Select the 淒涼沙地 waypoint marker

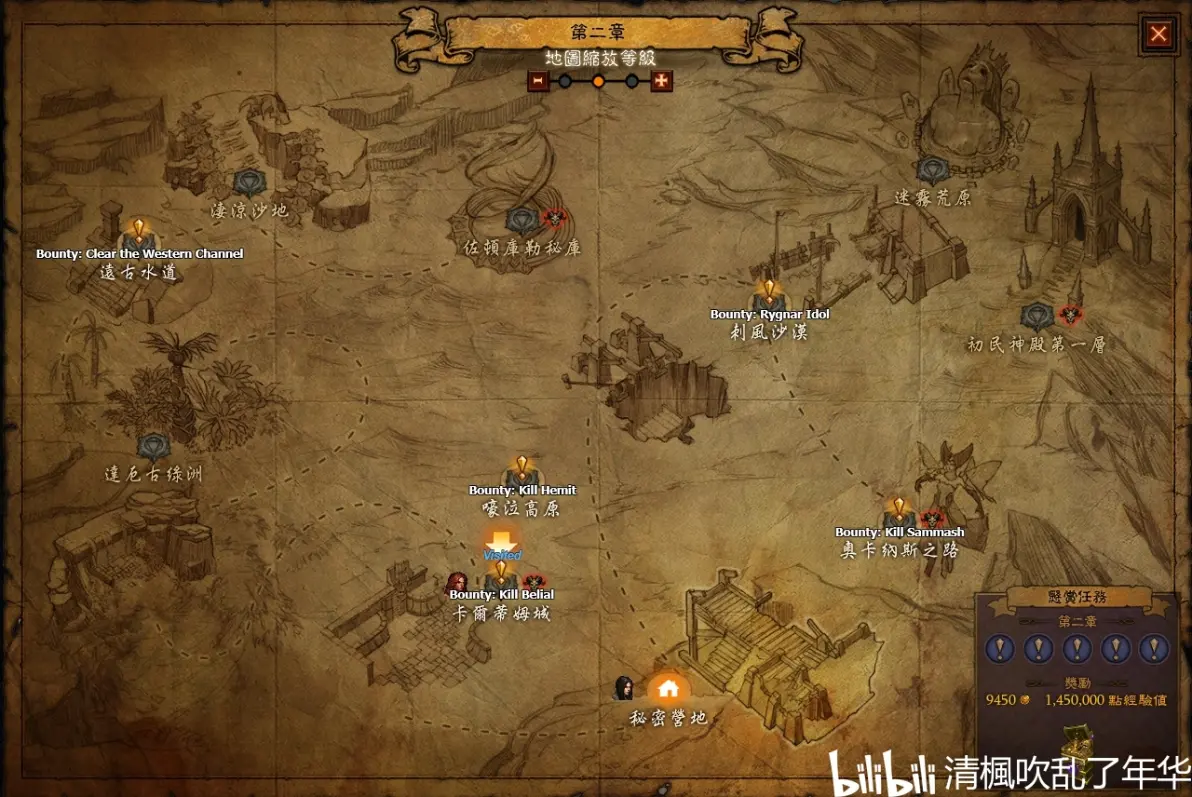[x=248, y=183]
